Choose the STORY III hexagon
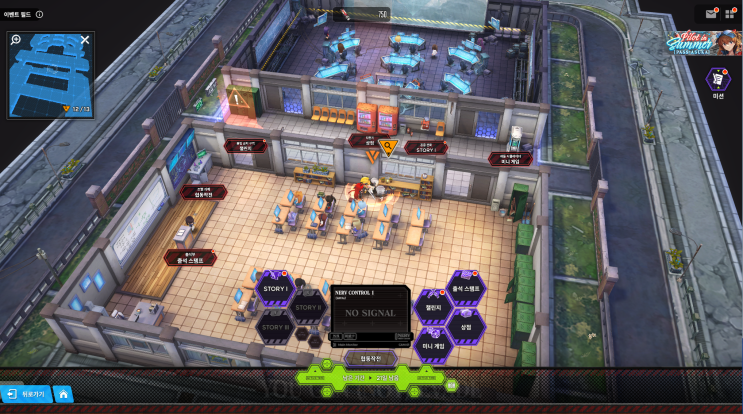Image resolution: width=743 pixels, height=414 pixels. coord(273,327)
